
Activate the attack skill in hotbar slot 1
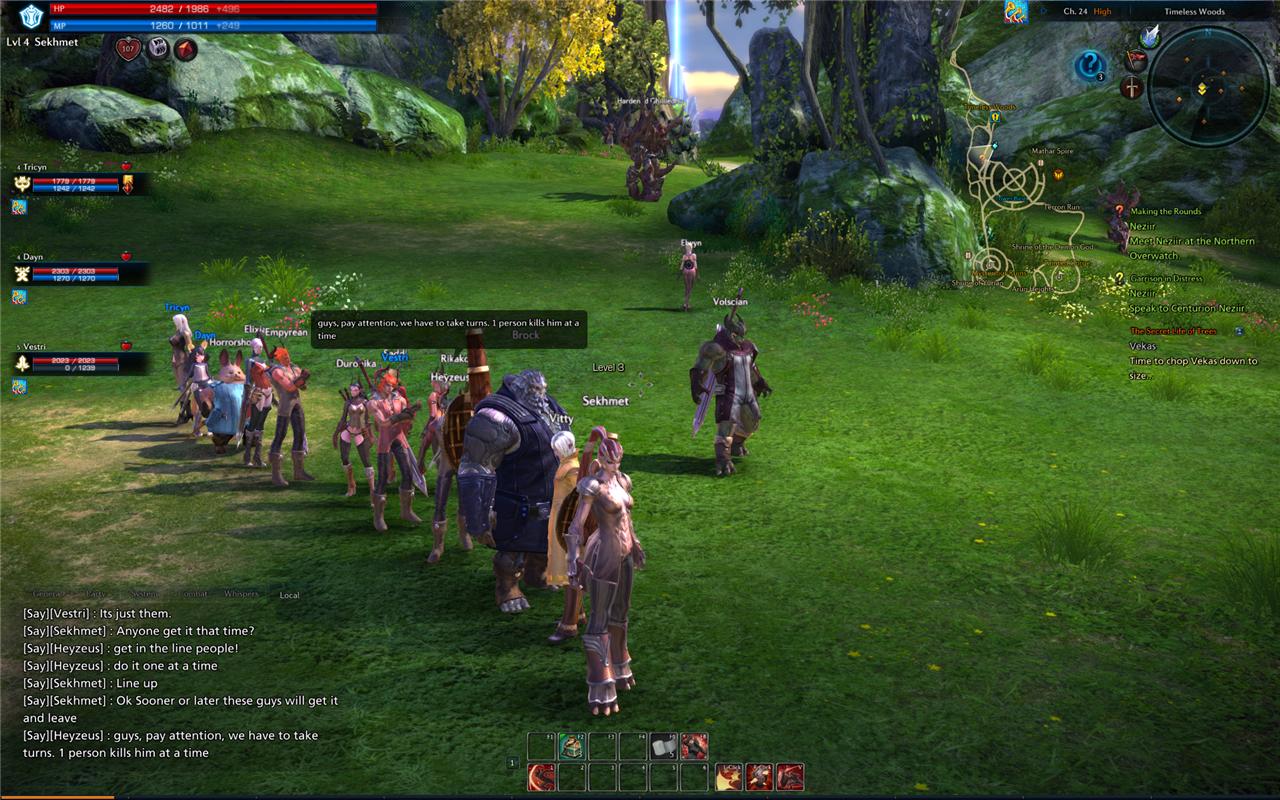point(540,776)
